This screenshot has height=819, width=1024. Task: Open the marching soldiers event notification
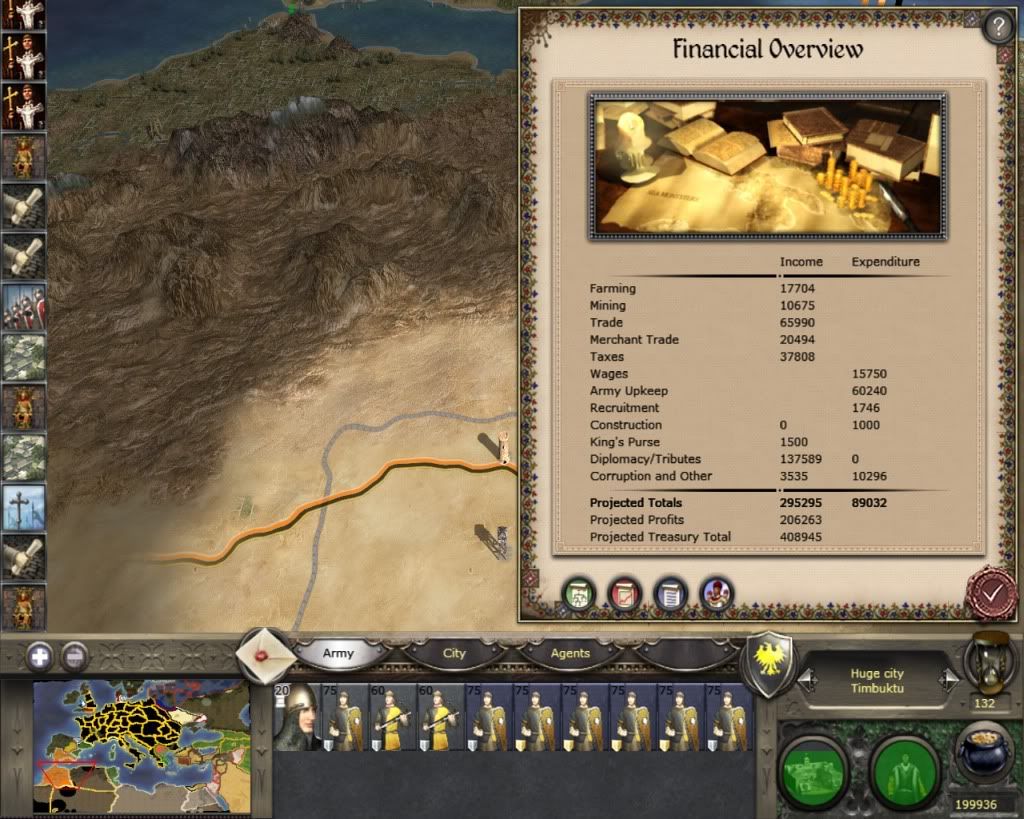[x=23, y=307]
